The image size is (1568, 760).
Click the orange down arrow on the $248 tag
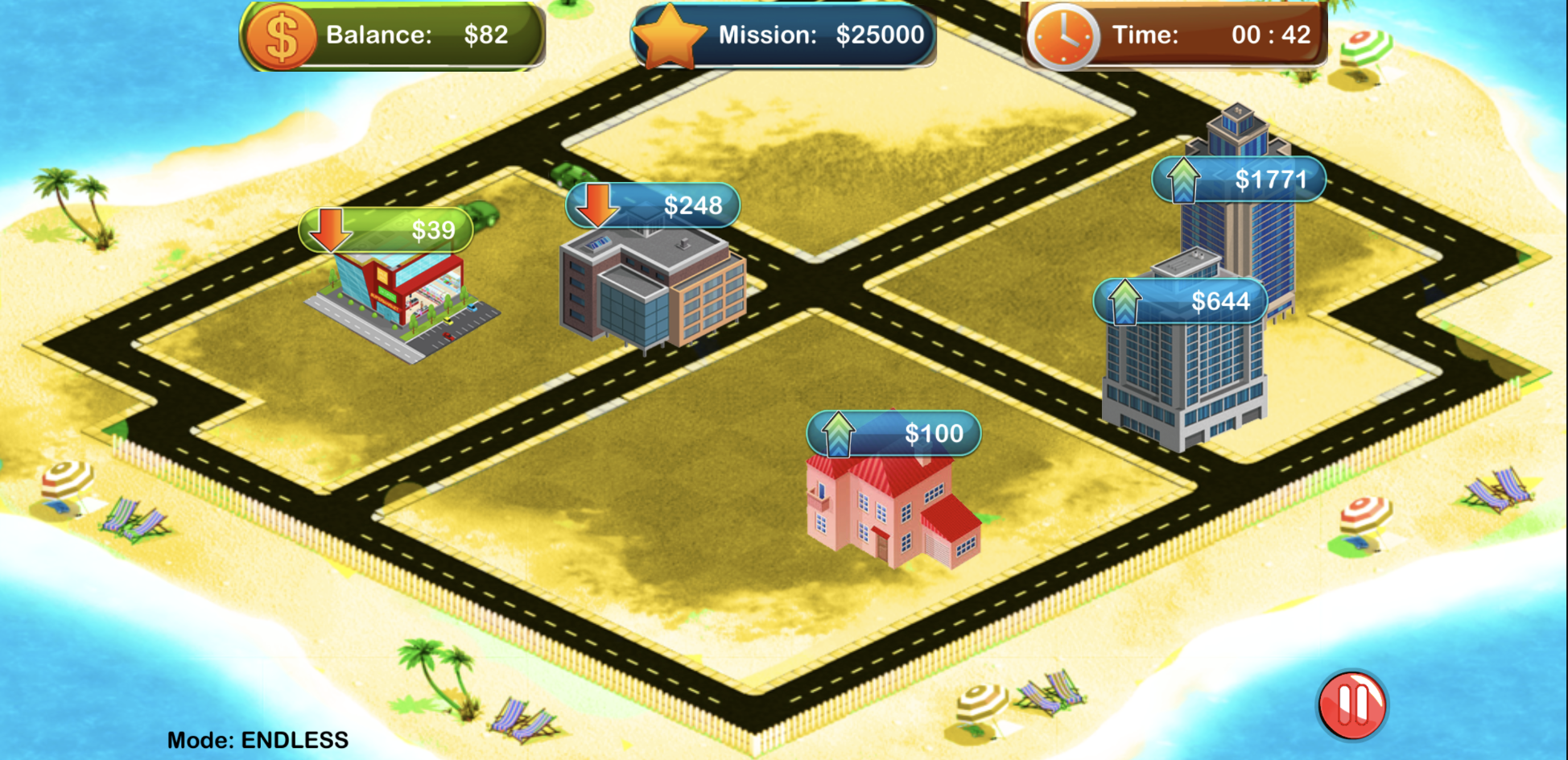click(596, 207)
